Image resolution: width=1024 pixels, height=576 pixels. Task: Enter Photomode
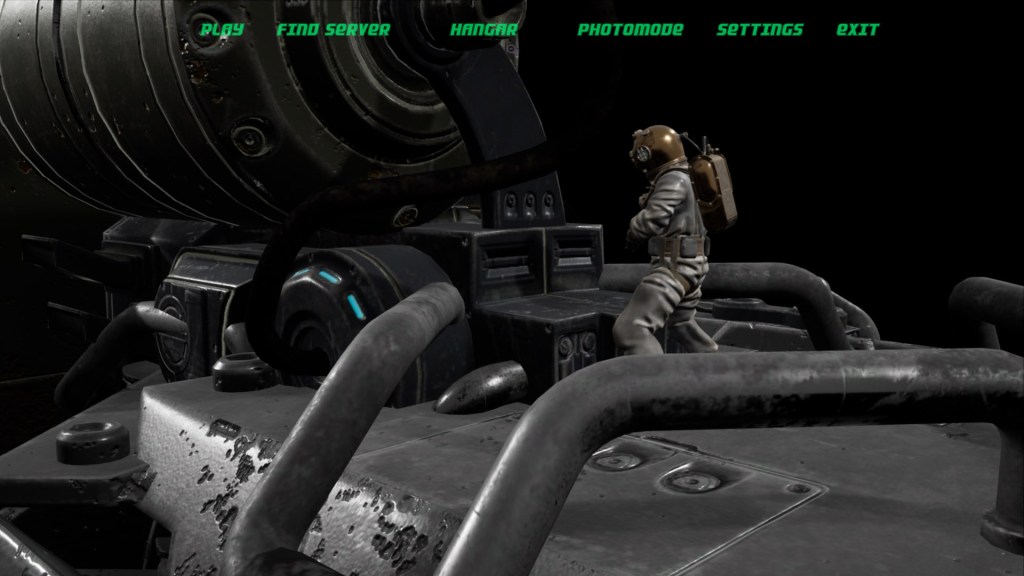point(630,30)
